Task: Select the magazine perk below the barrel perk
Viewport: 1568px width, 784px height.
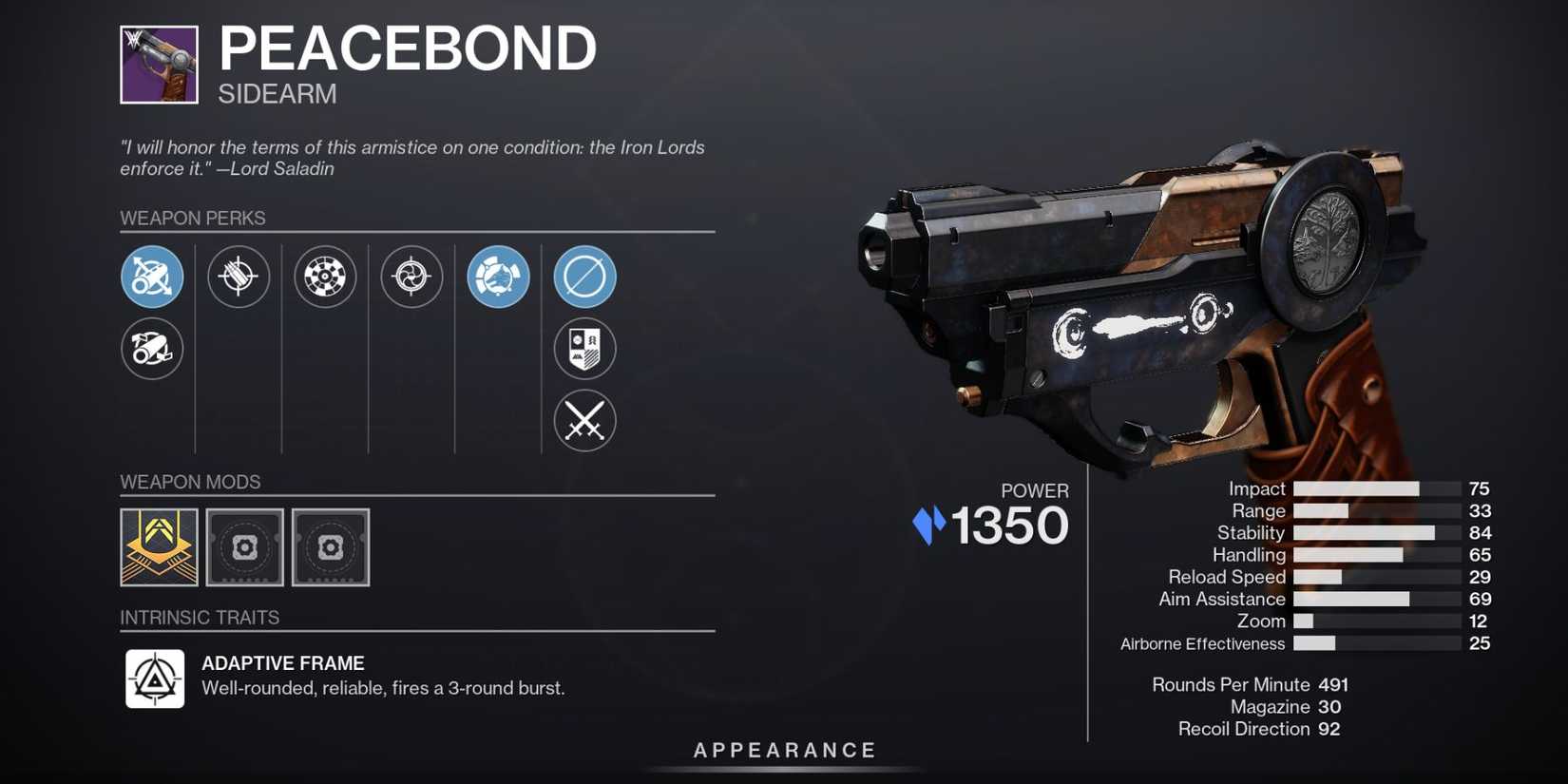Action: point(151,349)
